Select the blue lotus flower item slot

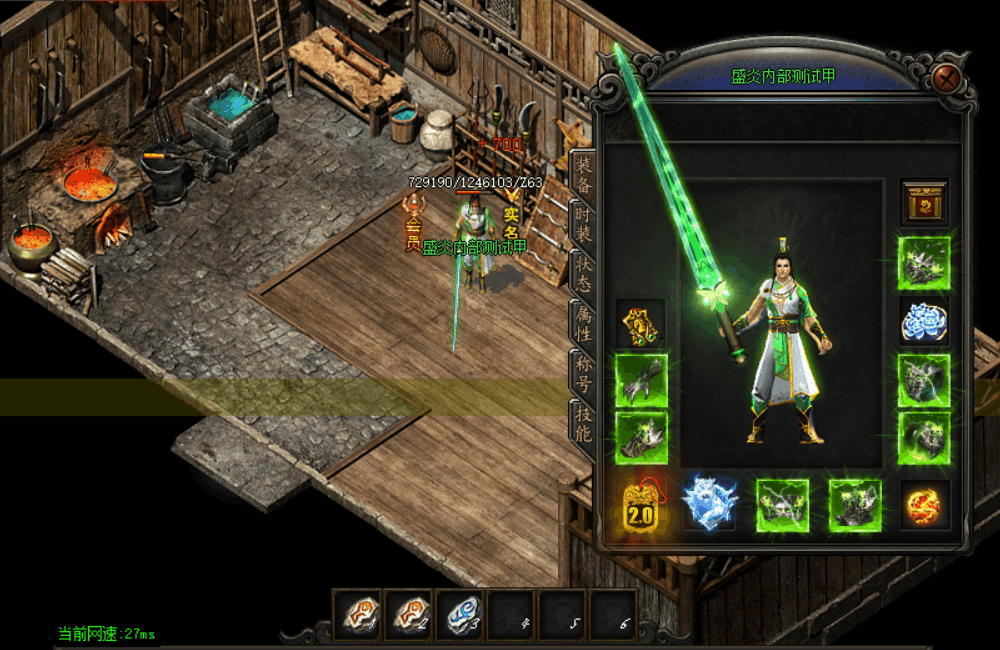pos(923,321)
